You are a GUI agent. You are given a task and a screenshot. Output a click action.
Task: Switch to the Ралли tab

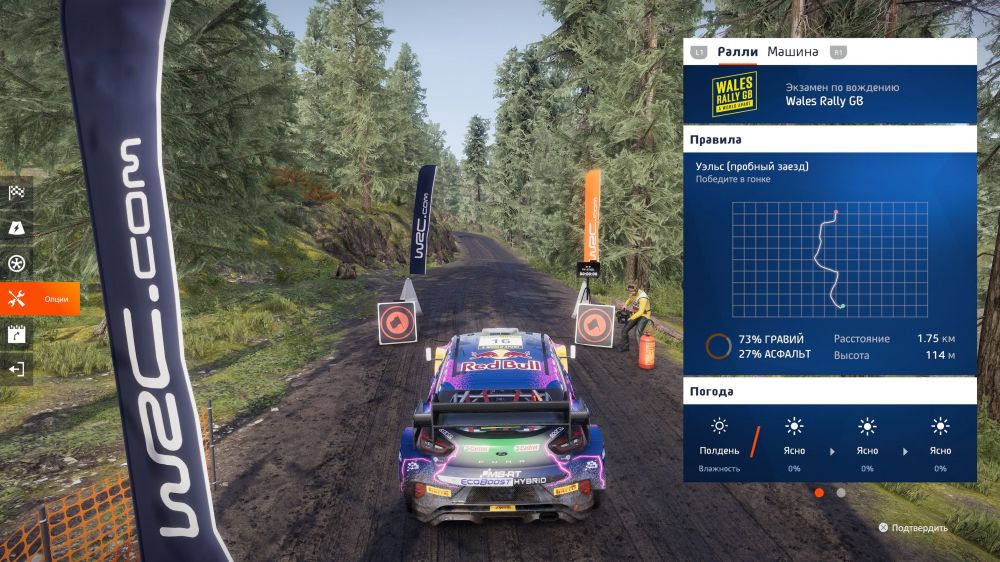tap(738, 52)
